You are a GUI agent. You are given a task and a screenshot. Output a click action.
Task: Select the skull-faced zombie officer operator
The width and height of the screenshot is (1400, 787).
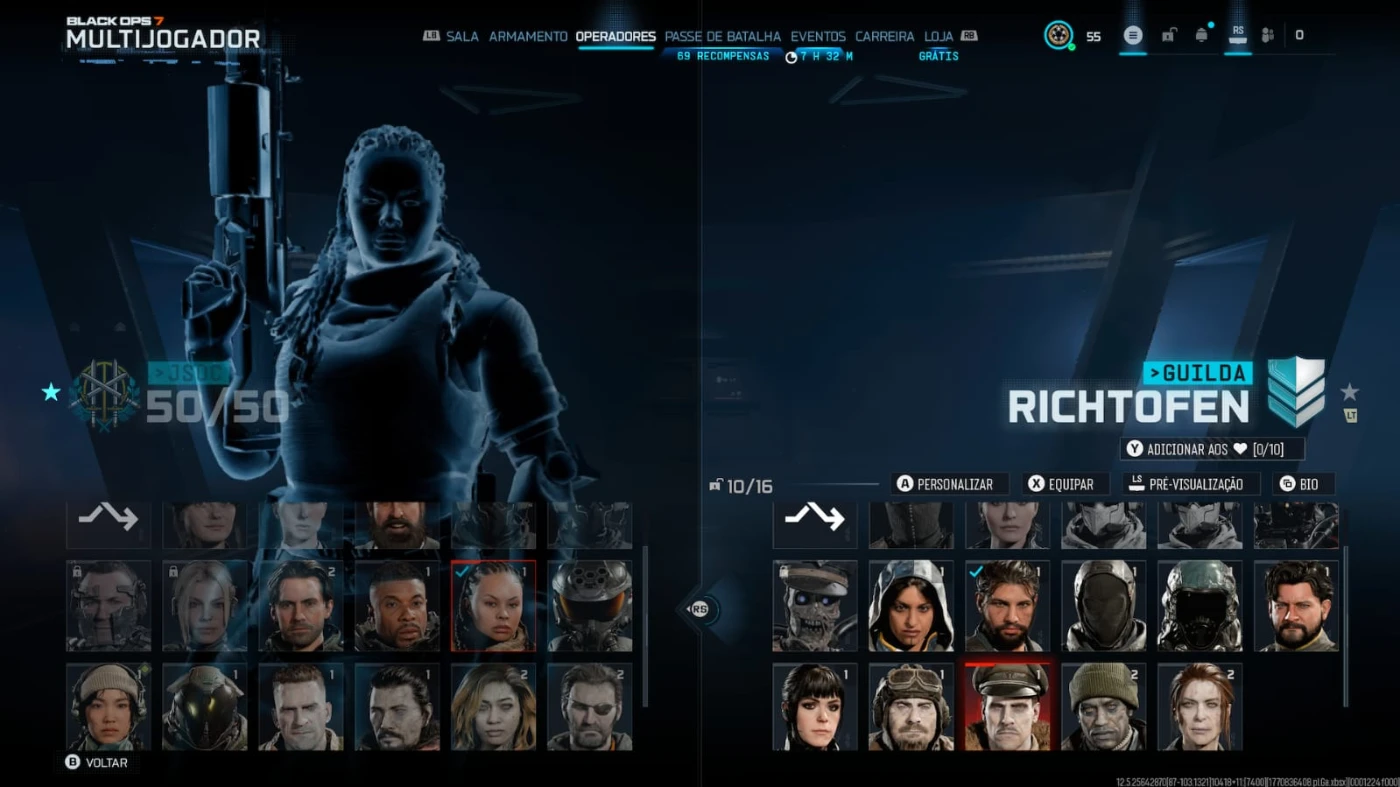pos(815,605)
